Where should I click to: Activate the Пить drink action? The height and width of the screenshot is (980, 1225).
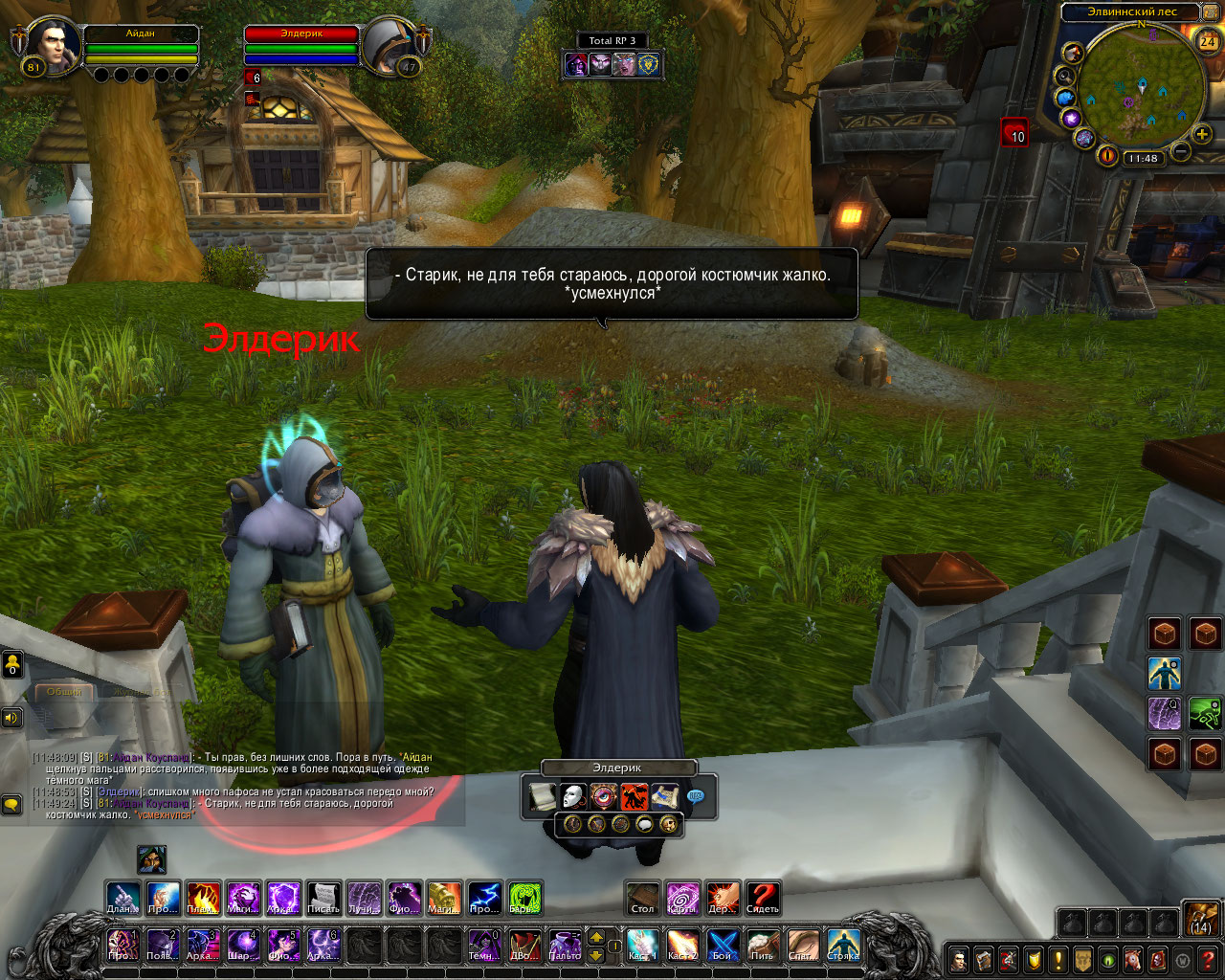pos(763,945)
